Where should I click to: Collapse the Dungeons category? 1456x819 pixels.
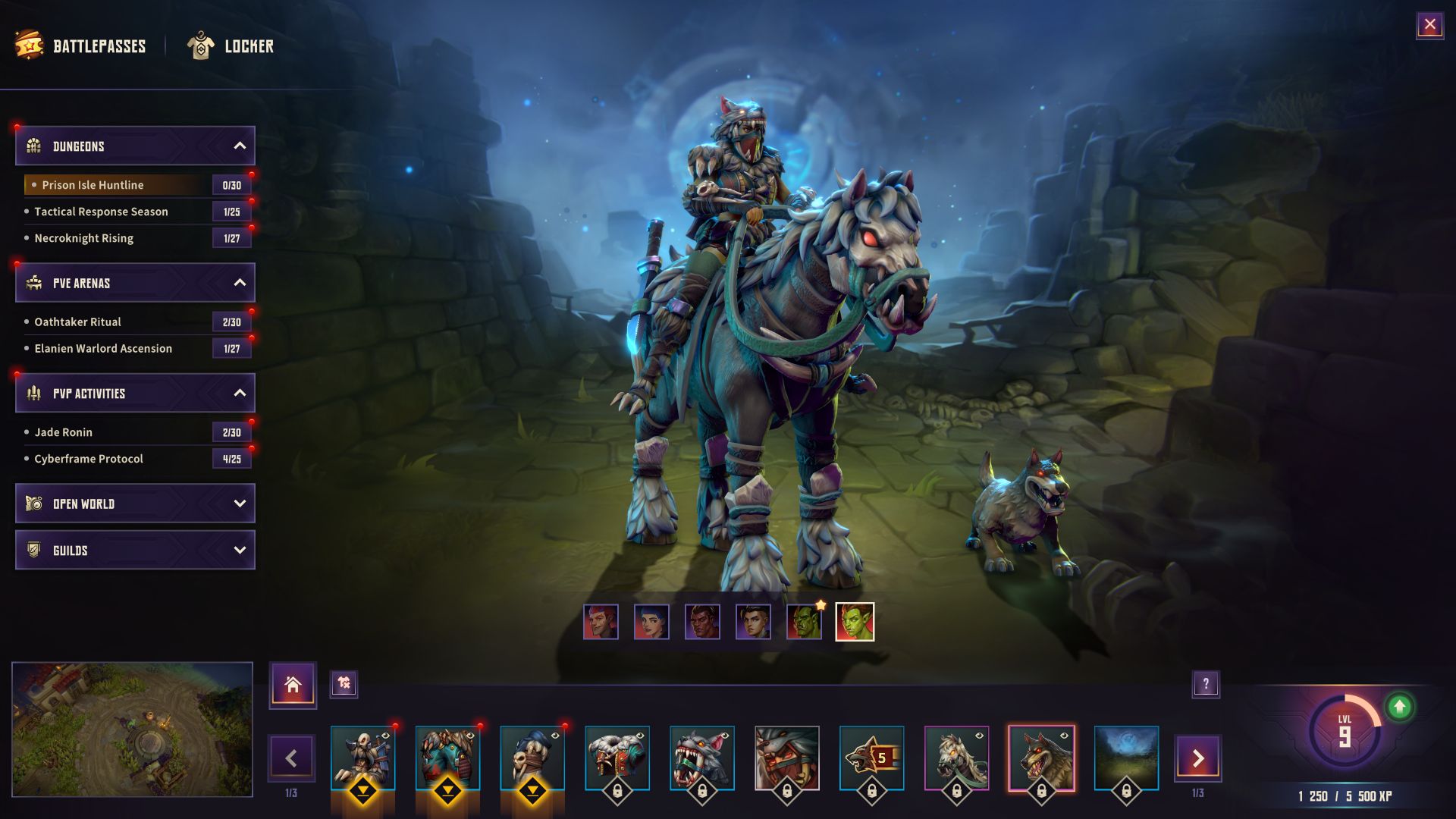pyautogui.click(x=240, y=146)
